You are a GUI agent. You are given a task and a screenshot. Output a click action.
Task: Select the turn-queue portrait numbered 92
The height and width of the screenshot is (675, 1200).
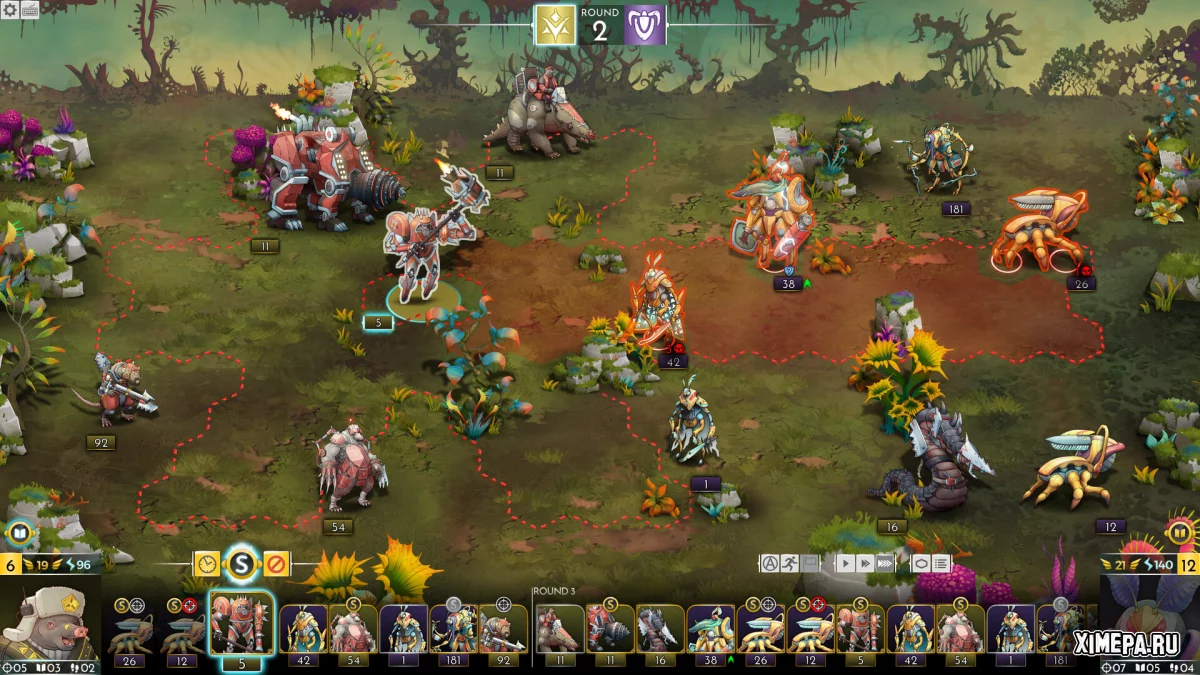pos(503,630)
